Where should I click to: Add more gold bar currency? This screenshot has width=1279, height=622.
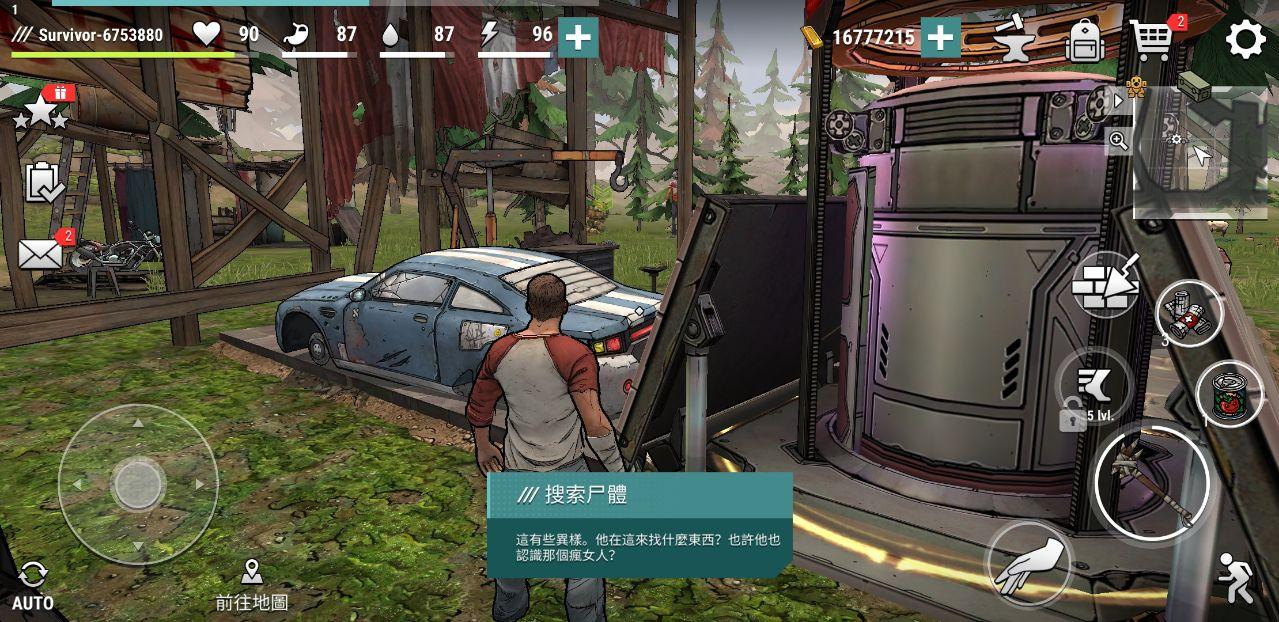[940, 38]
